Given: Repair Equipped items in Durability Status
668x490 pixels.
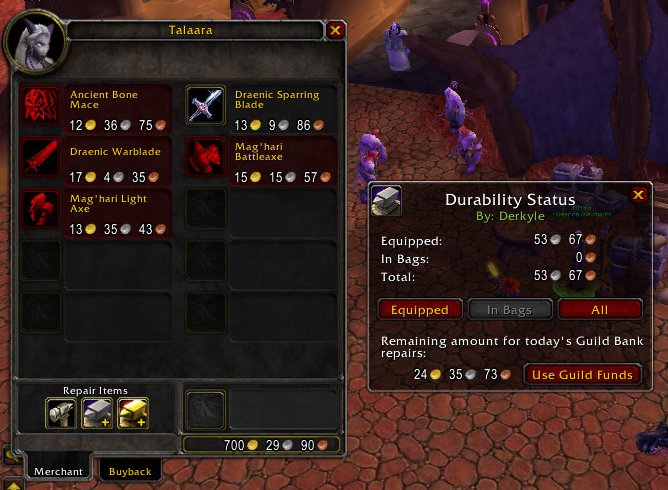Looking at the screenshot, I should (420, 310).
